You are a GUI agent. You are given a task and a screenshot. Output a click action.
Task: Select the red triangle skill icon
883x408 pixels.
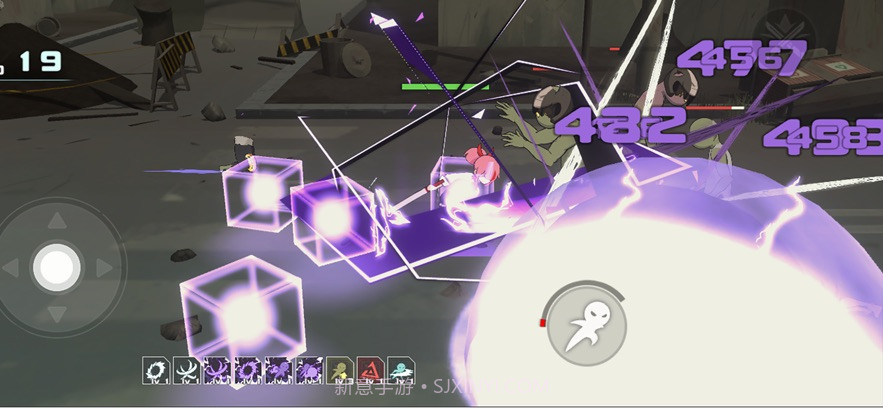pyautogui.click(x=371, y=371)
